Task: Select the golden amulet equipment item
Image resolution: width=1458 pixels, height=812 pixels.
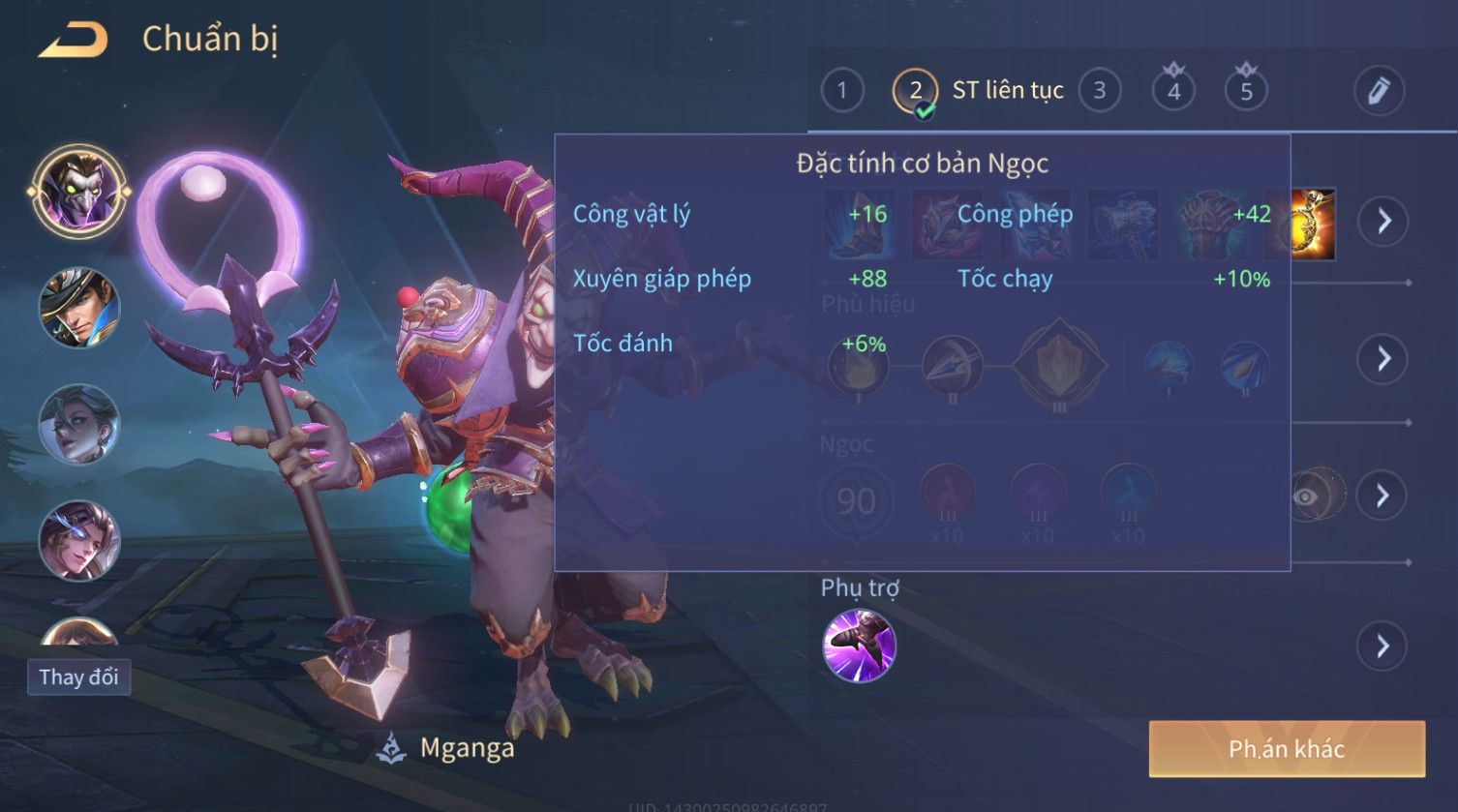Action: click(1314, 225)
